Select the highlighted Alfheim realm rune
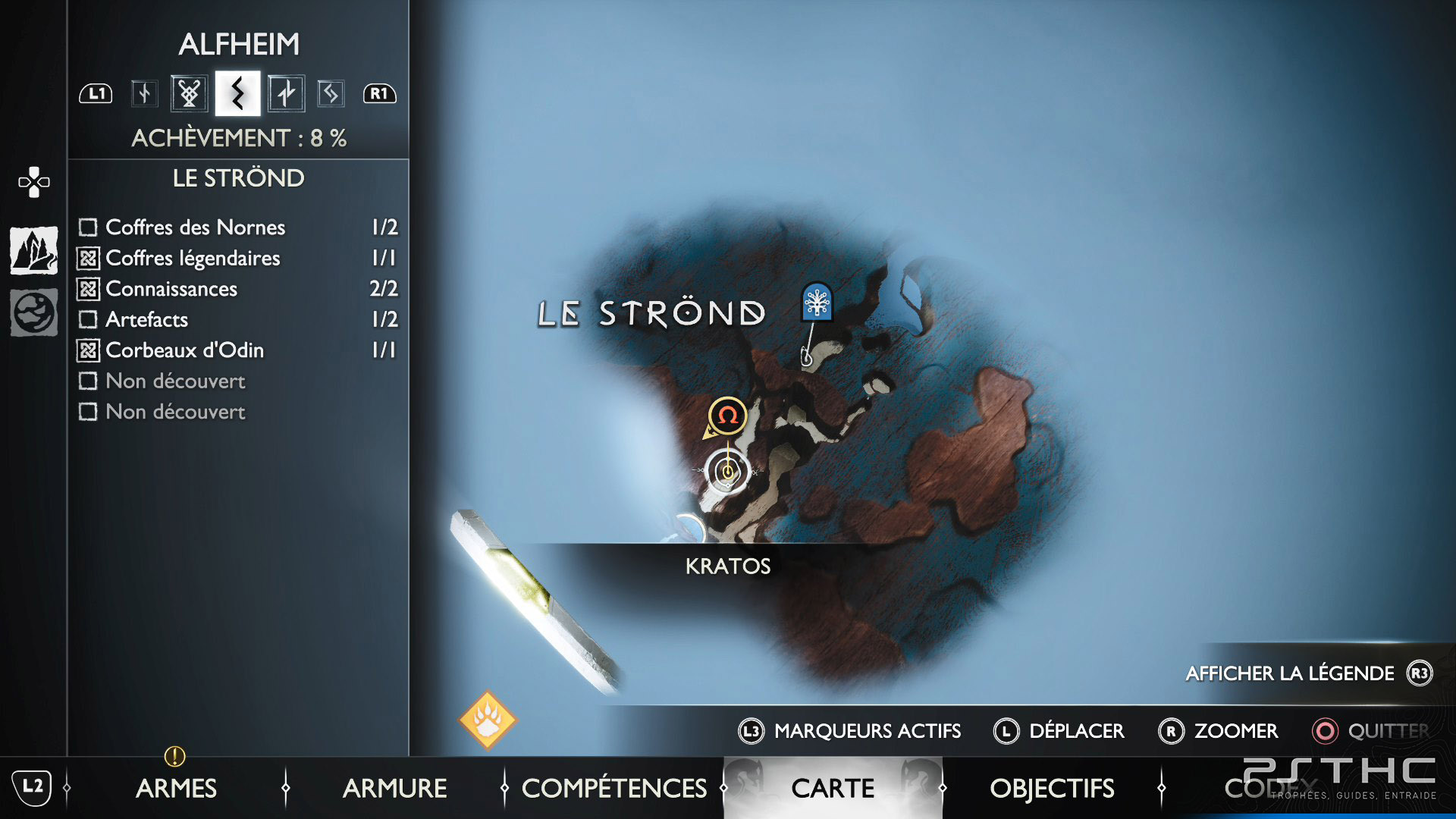1456x819 pixels. pos(237,93)
